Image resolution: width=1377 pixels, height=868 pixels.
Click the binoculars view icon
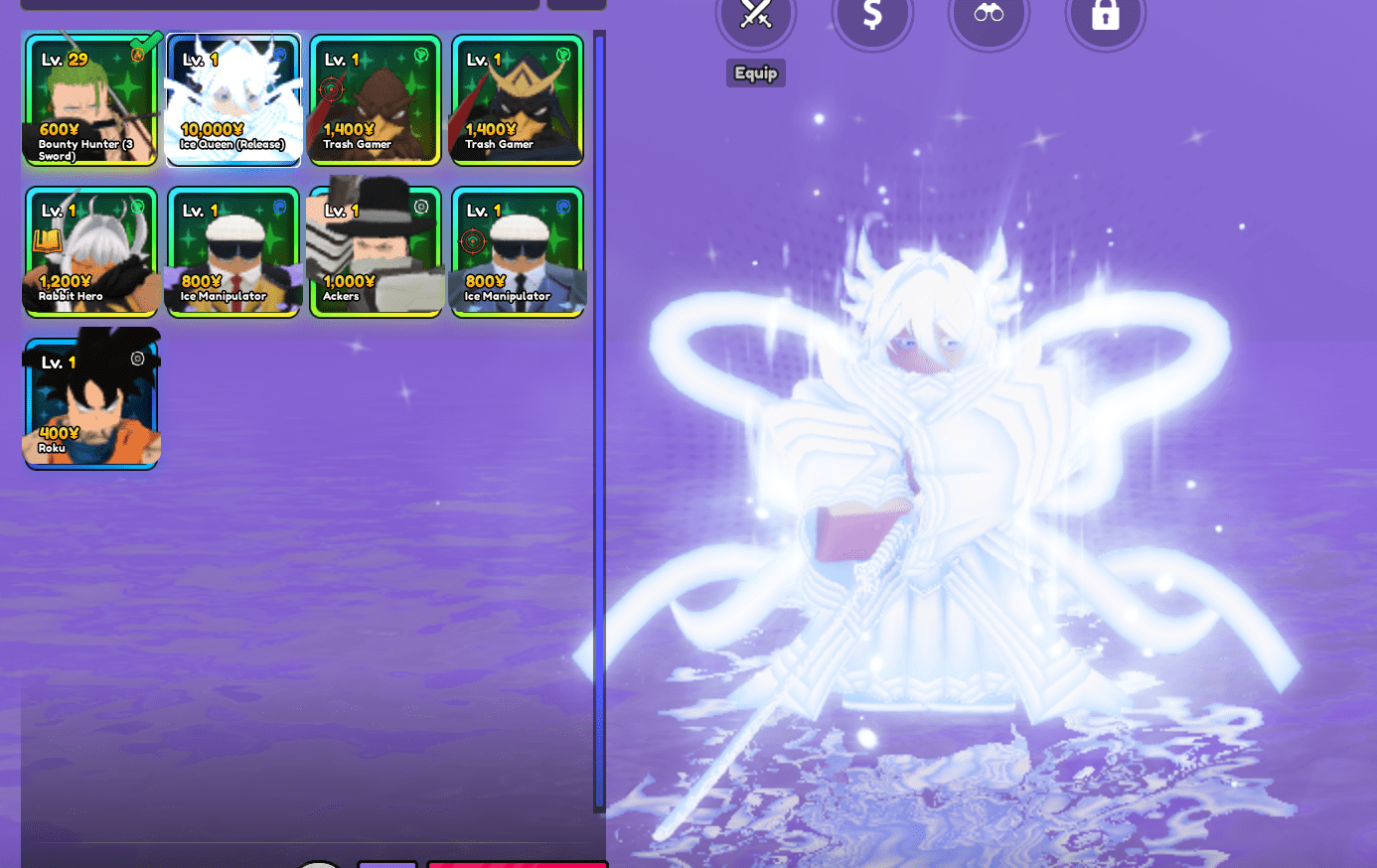[x=990, y=16]
